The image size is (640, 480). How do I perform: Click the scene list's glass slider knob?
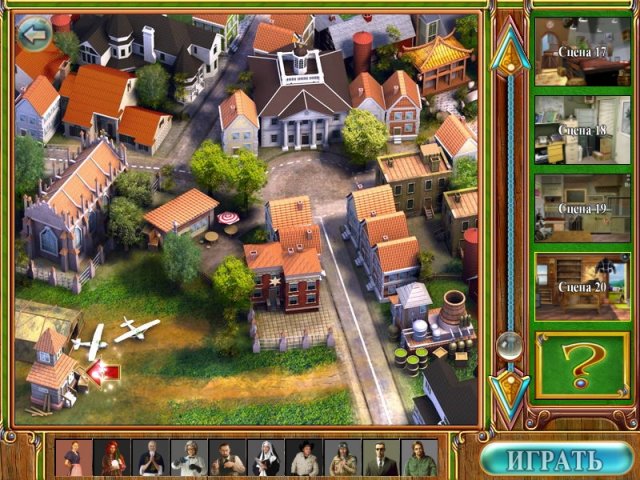point(509,345)
